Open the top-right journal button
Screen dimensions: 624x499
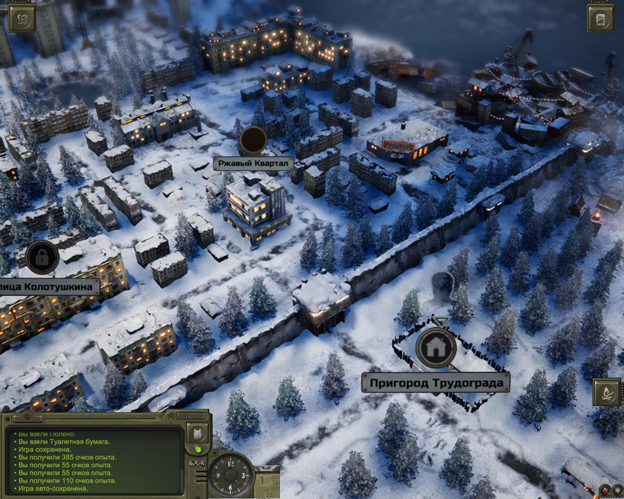(x=601, y=17)
